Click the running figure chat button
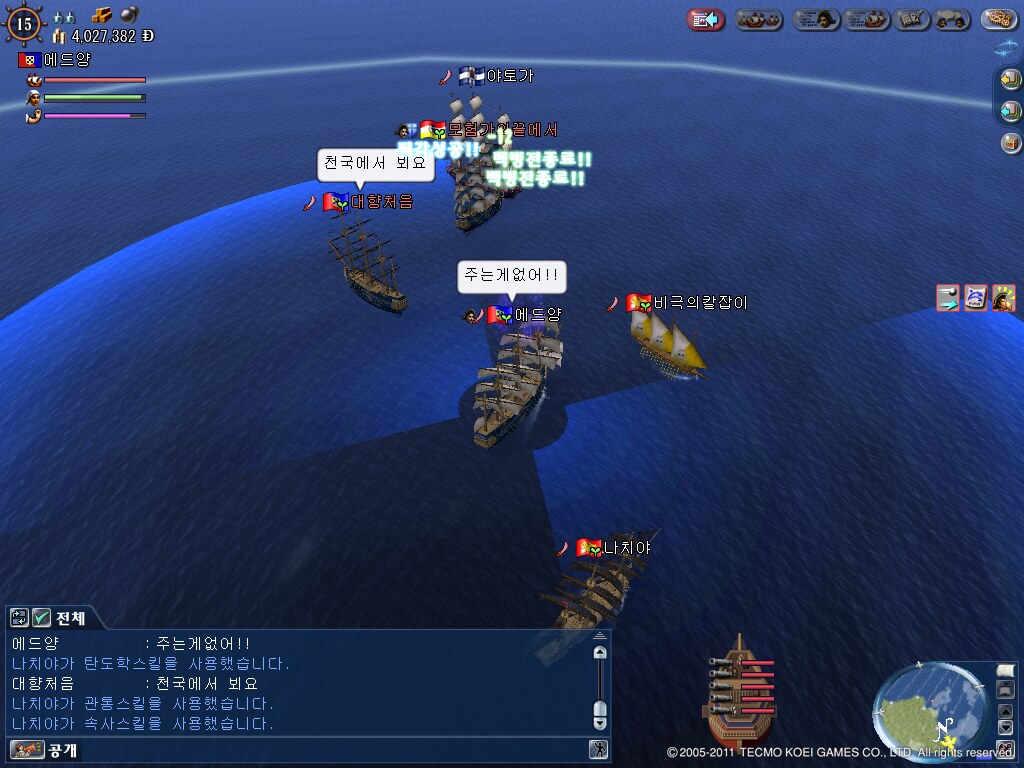1024x768 pixels. [x=598, y=749]
